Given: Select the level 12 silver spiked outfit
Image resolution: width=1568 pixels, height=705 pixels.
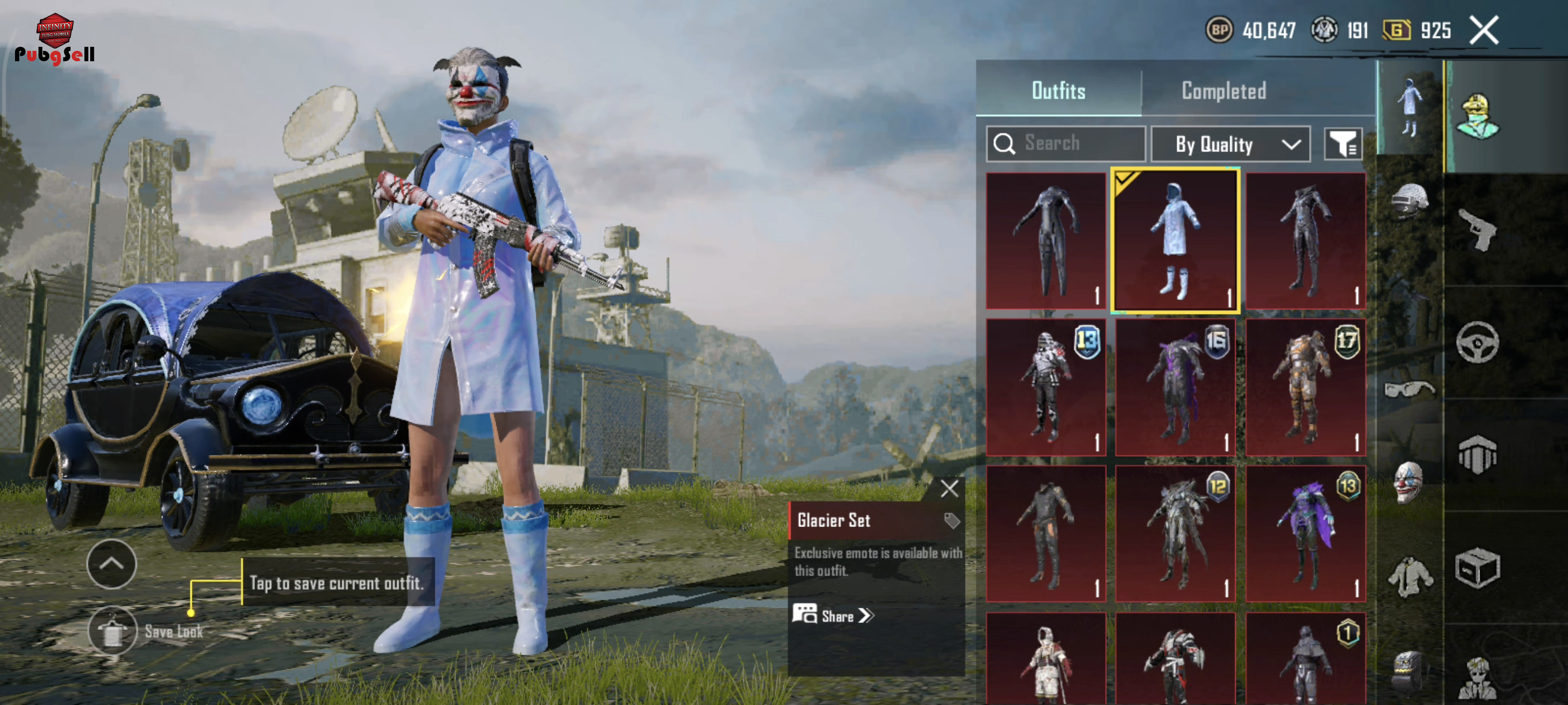Looking at the screenshot, I should pos(1175,533).
